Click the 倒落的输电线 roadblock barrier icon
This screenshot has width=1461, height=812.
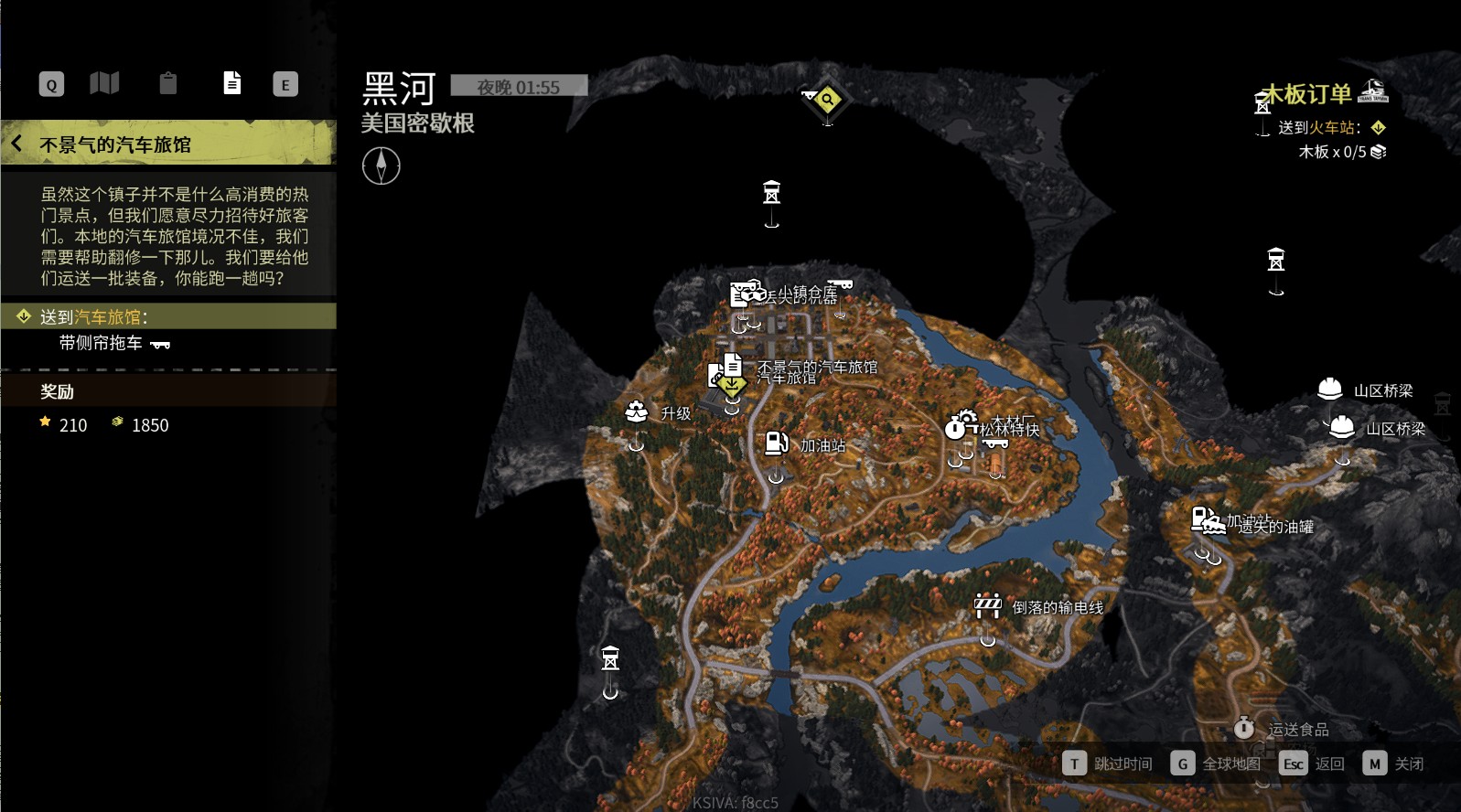(x=986, y=604)
